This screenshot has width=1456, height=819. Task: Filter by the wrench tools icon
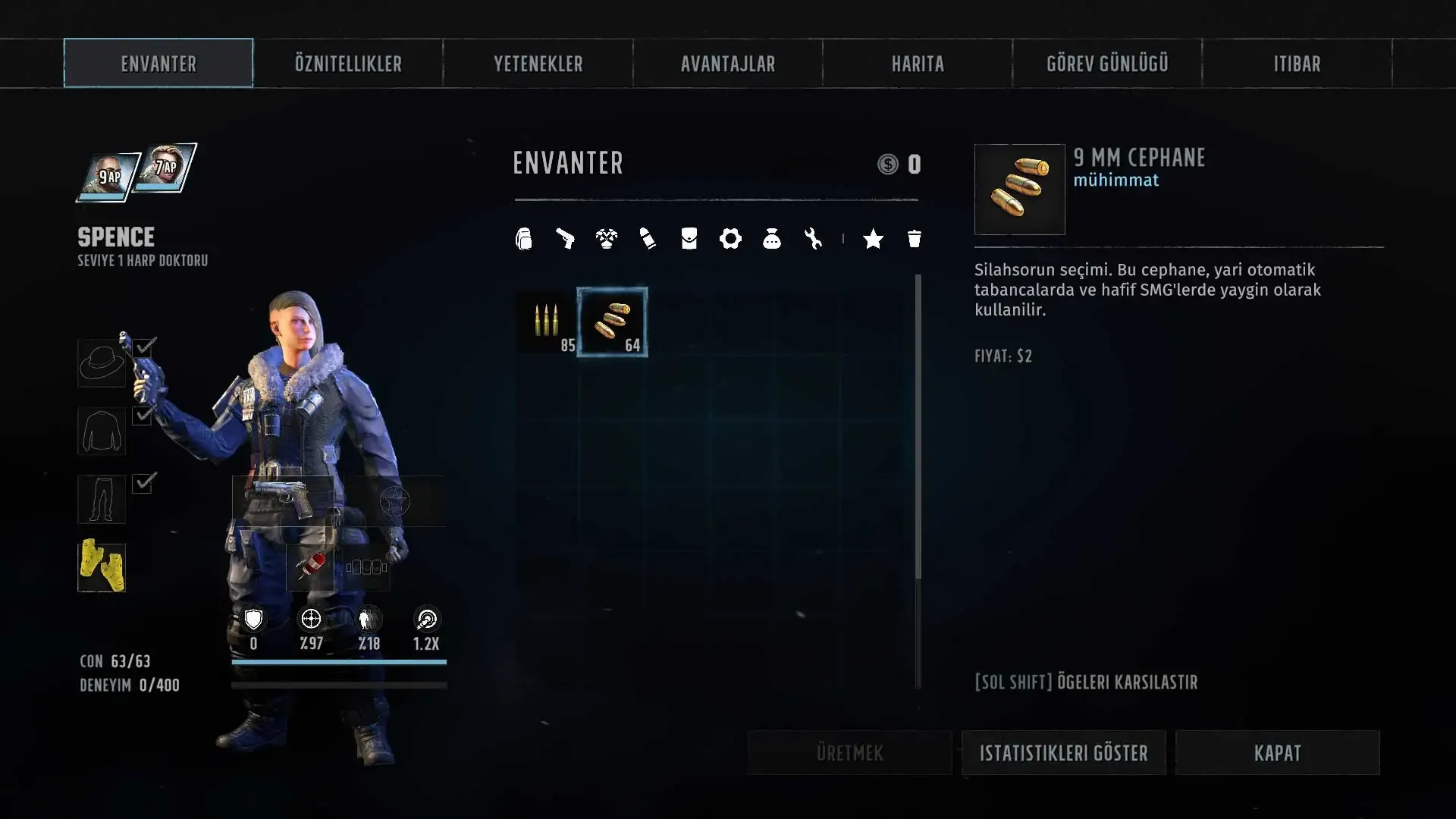(x=813, y=240)
